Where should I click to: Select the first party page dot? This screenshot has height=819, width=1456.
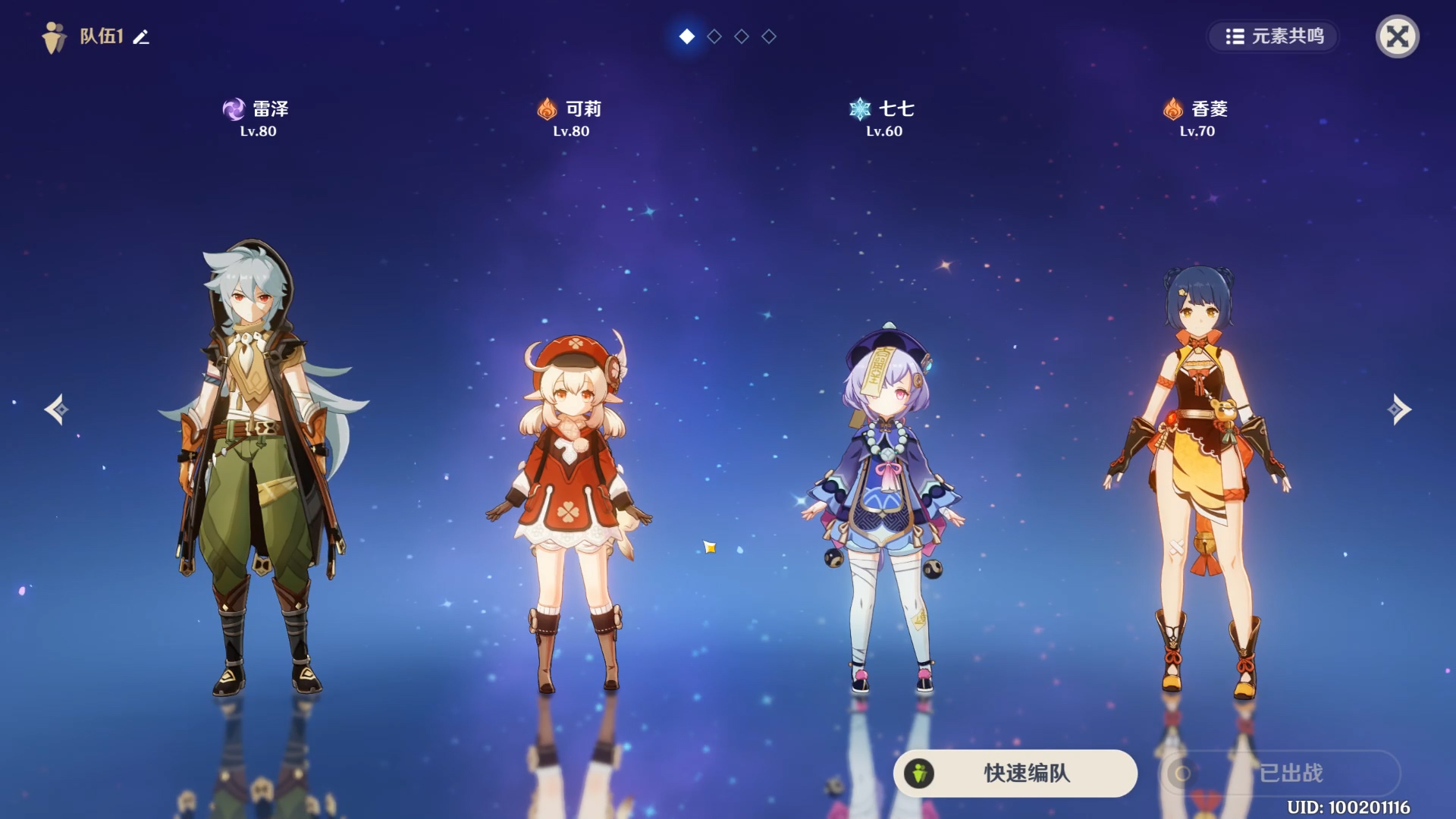(x=687, y=36)
